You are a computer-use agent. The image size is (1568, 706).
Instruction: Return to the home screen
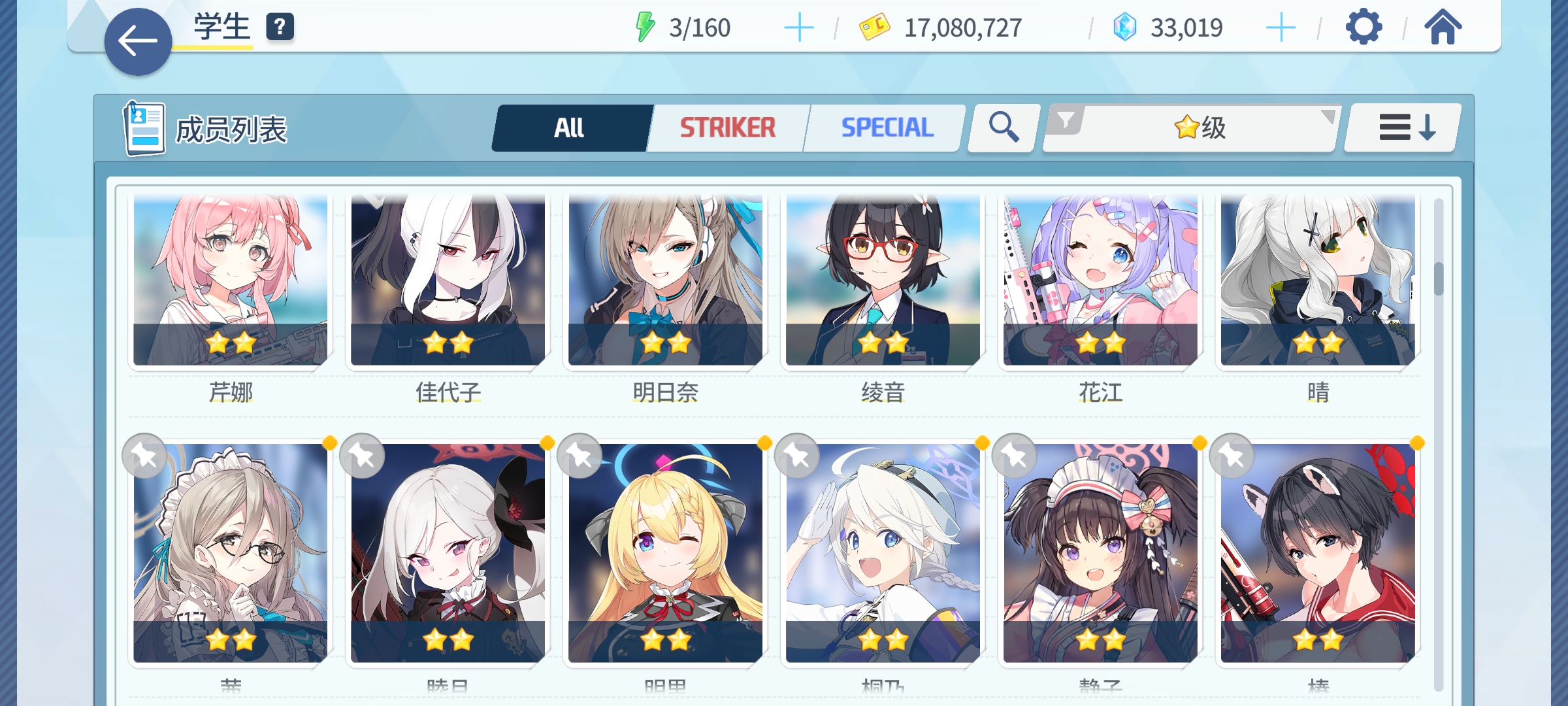coord(1443,28)
